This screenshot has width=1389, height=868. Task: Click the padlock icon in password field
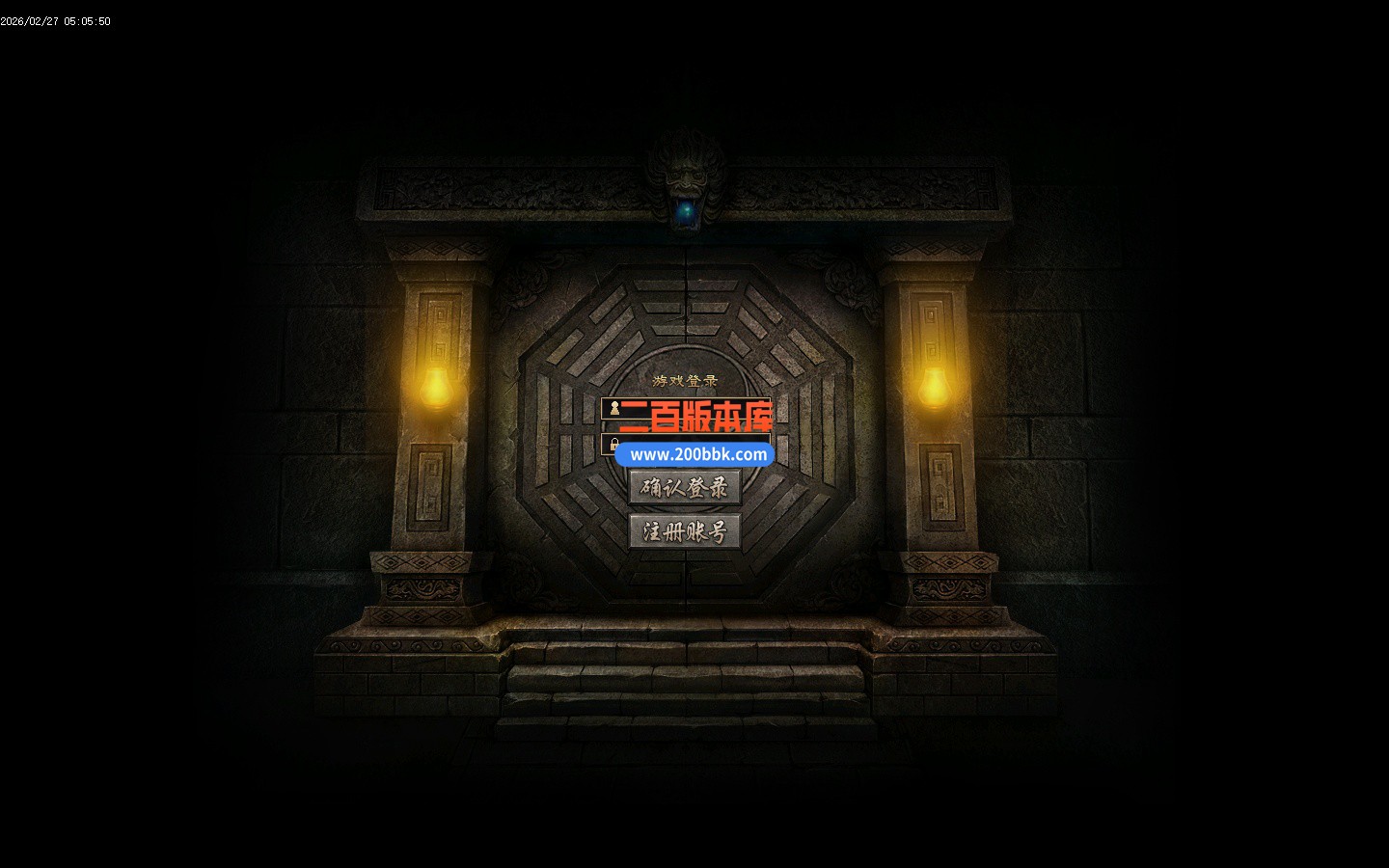click(614, 443)
